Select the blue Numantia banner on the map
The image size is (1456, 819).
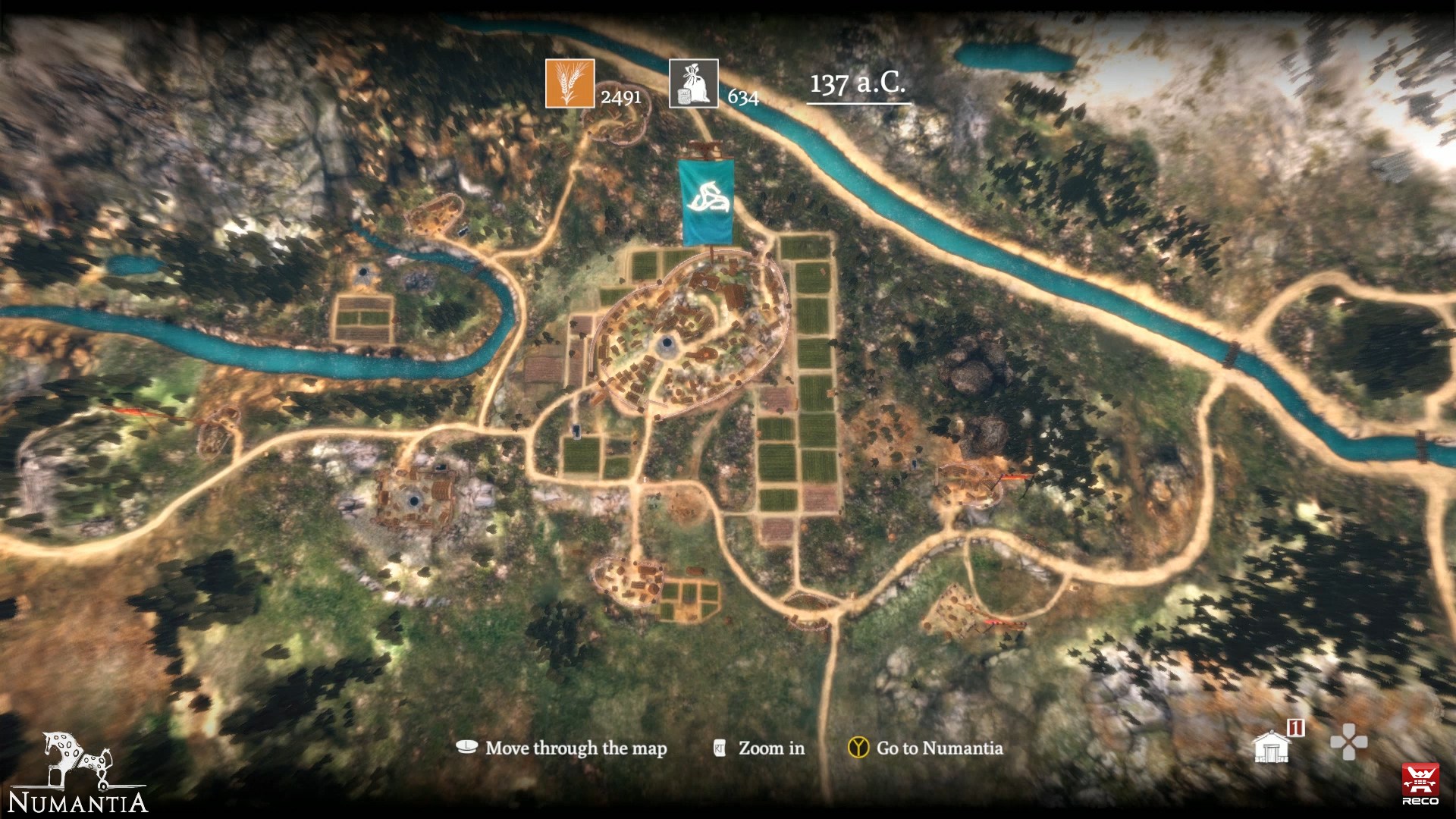(708, 200)
